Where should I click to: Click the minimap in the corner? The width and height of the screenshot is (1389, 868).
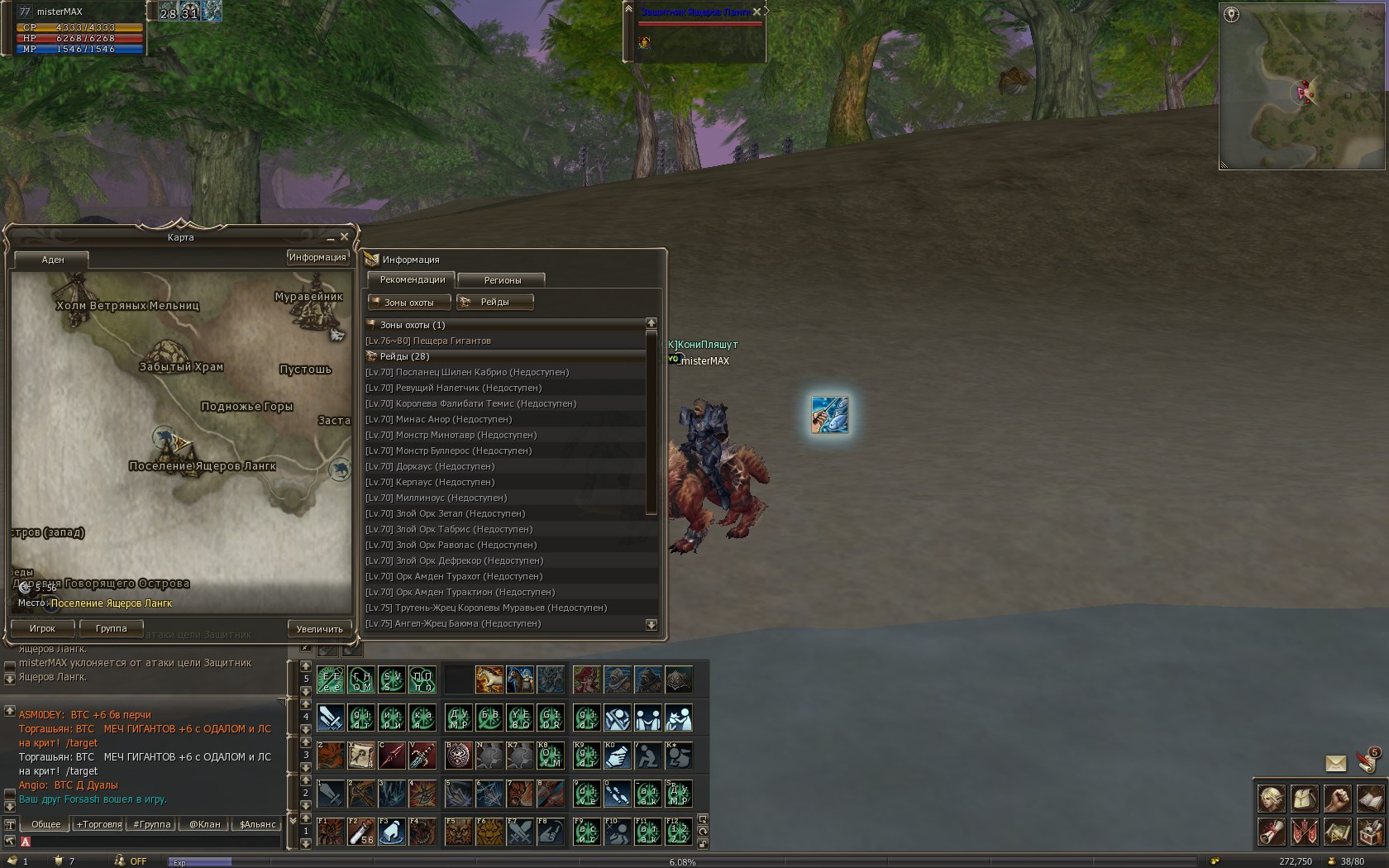pos(1301,87)
